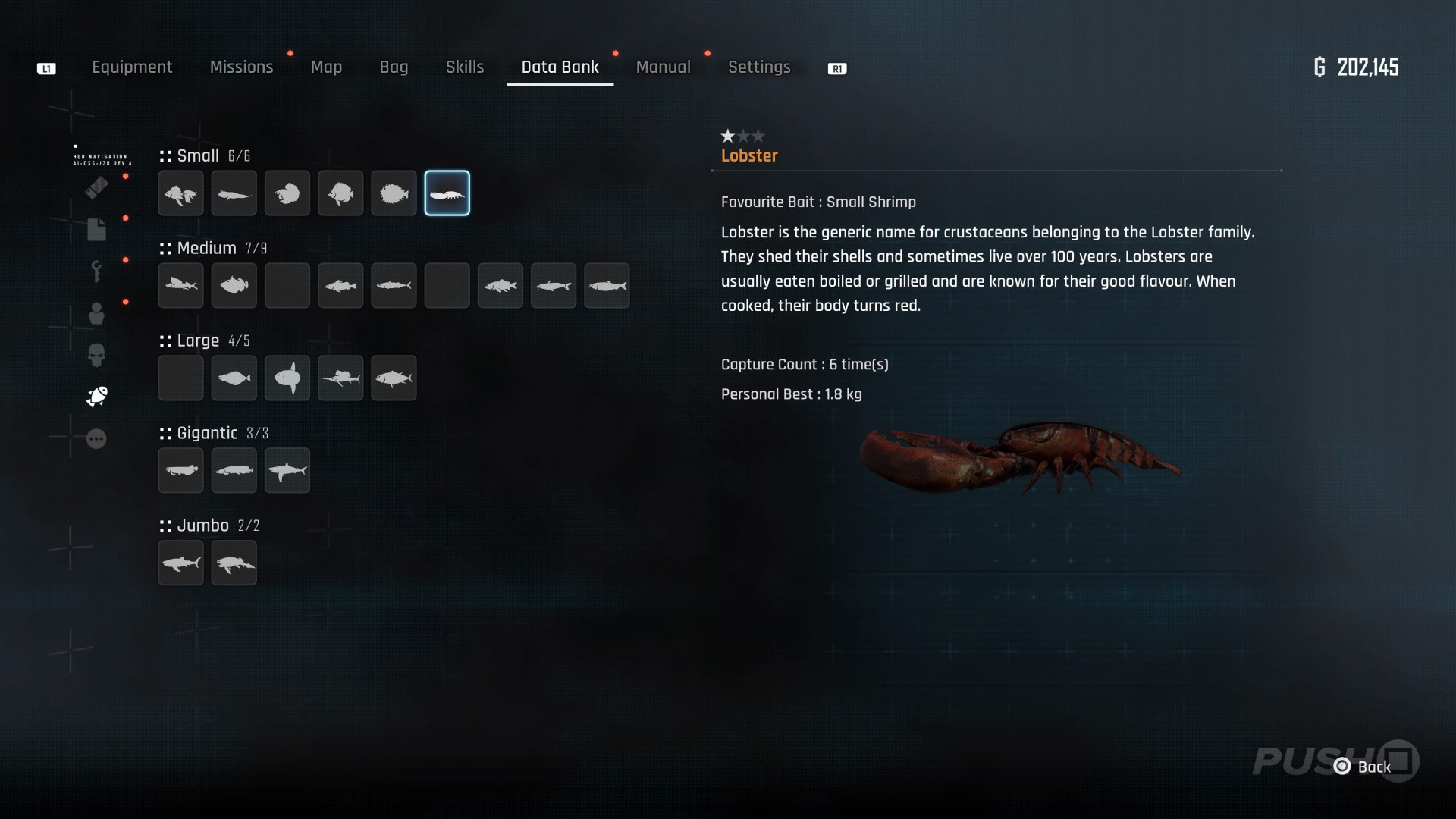Switch to the Equipment tab

pyautogui.click(x=132, y=67)
